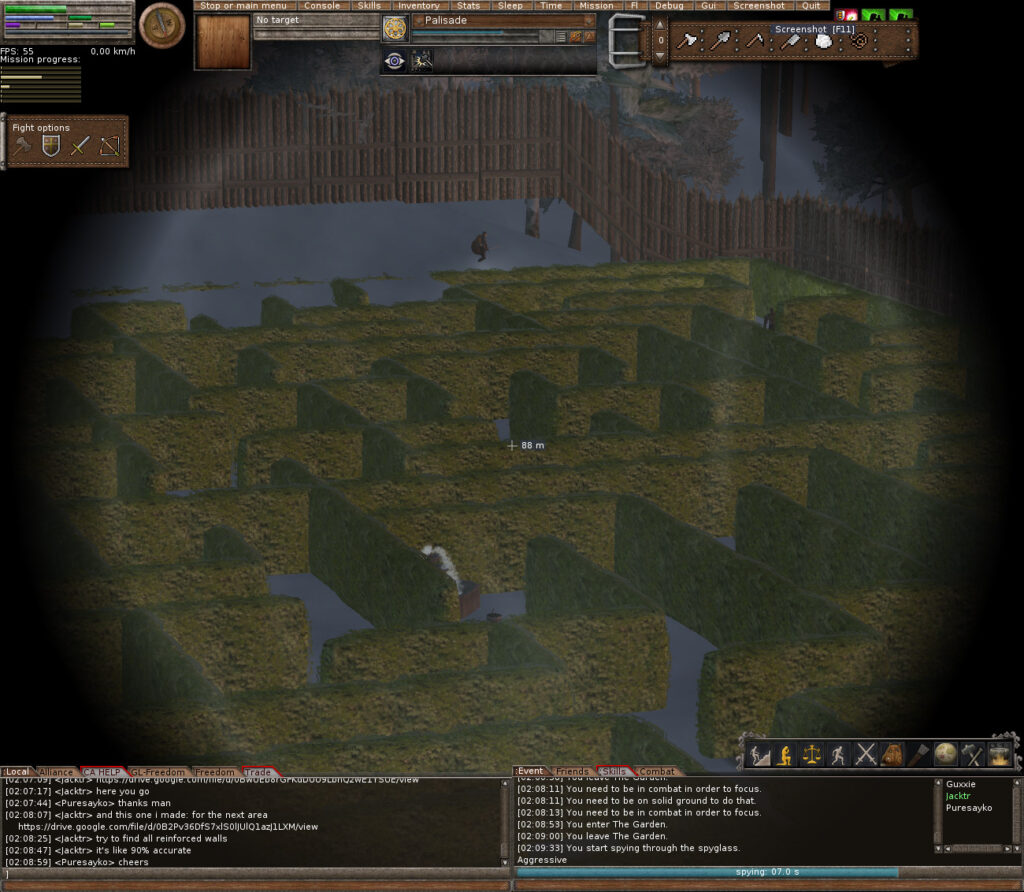Click the Quit button in top bar
This screenshot has height=892, width=1024.
(x=810, y=6)
